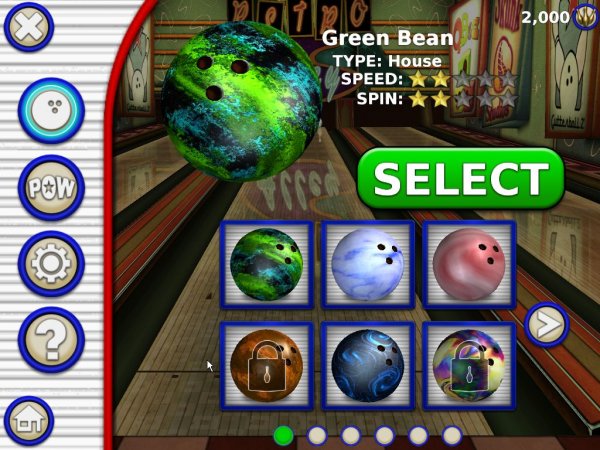Select the dark blue swirl ball

click(x=367, y=367)
